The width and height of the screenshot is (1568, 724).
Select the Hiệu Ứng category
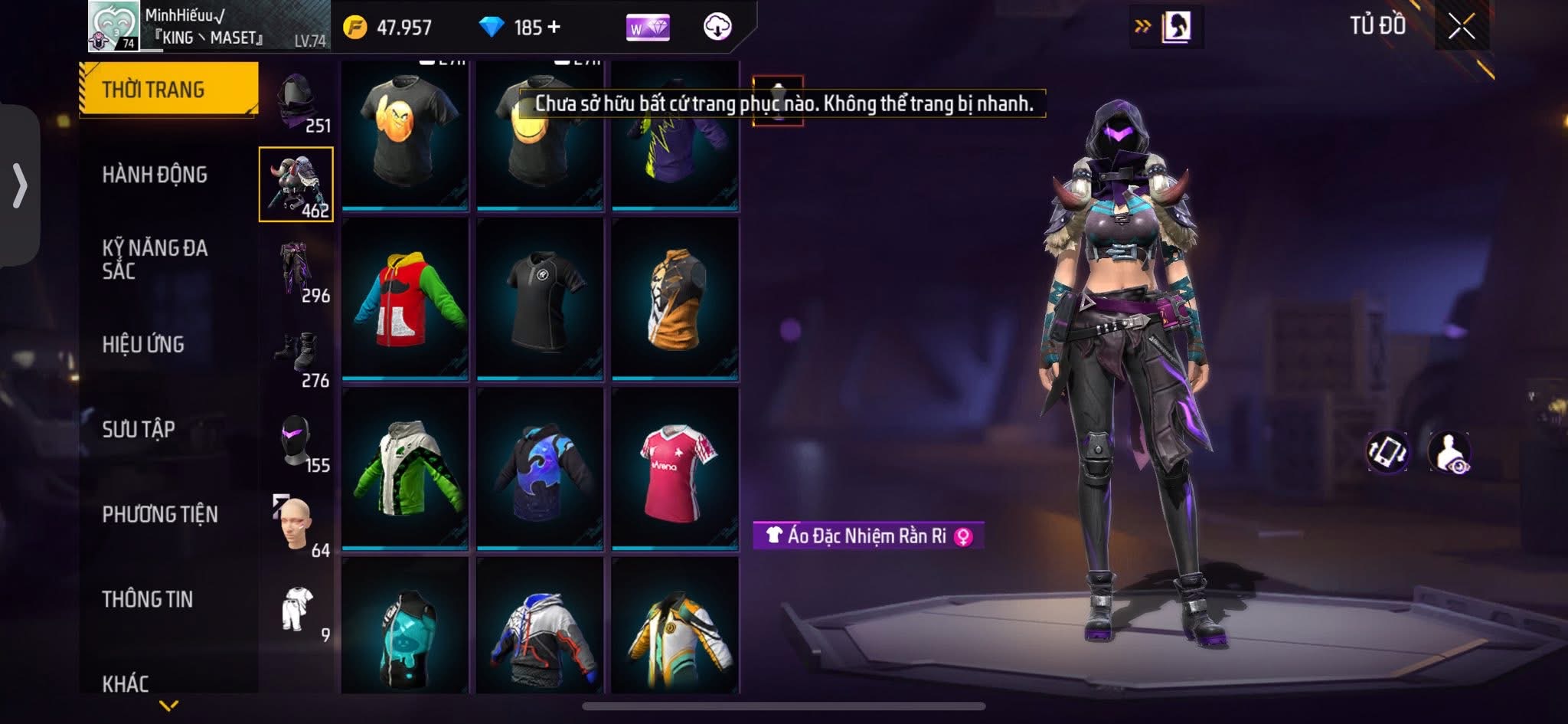(x=143, y=345)
